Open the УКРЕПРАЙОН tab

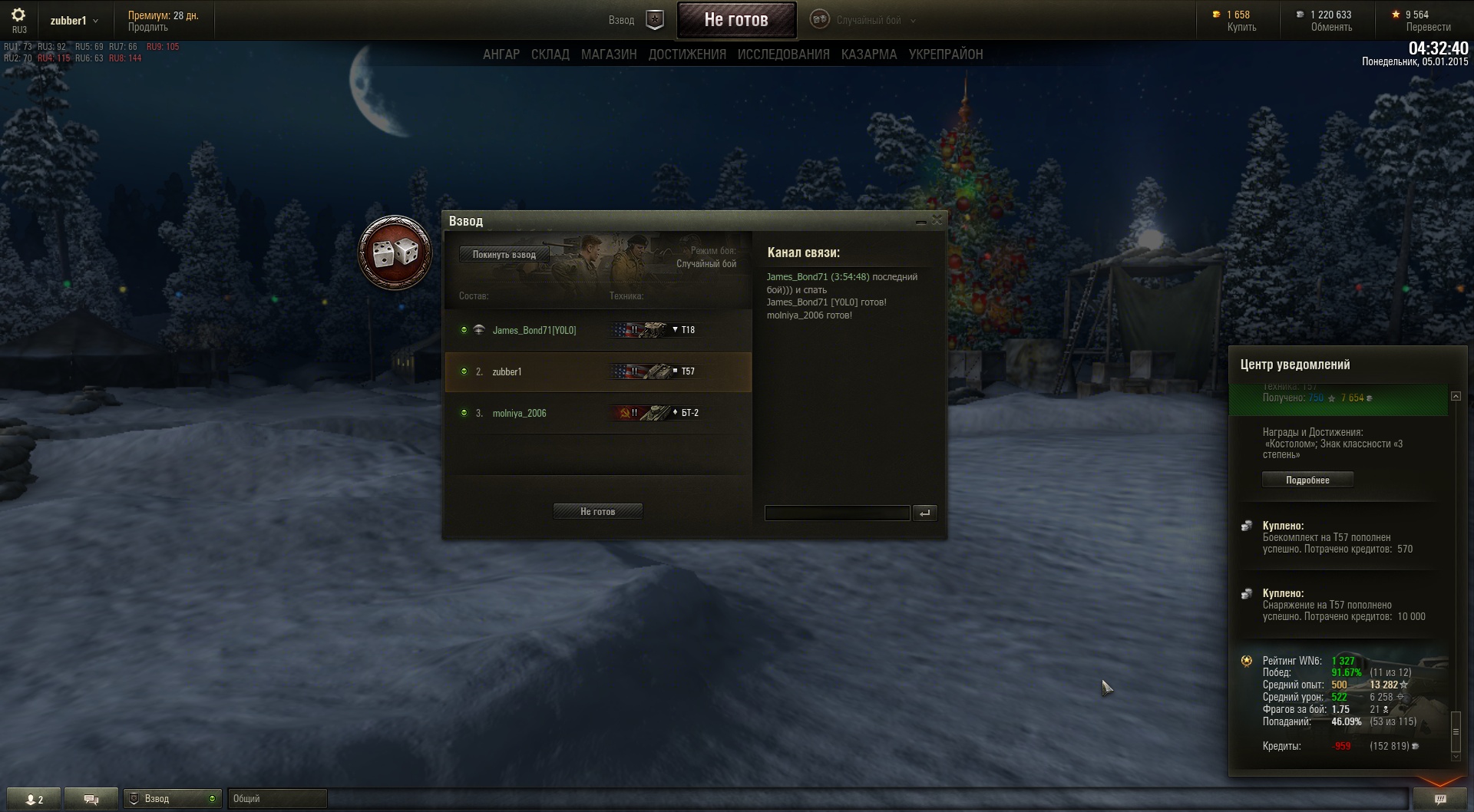945,54
